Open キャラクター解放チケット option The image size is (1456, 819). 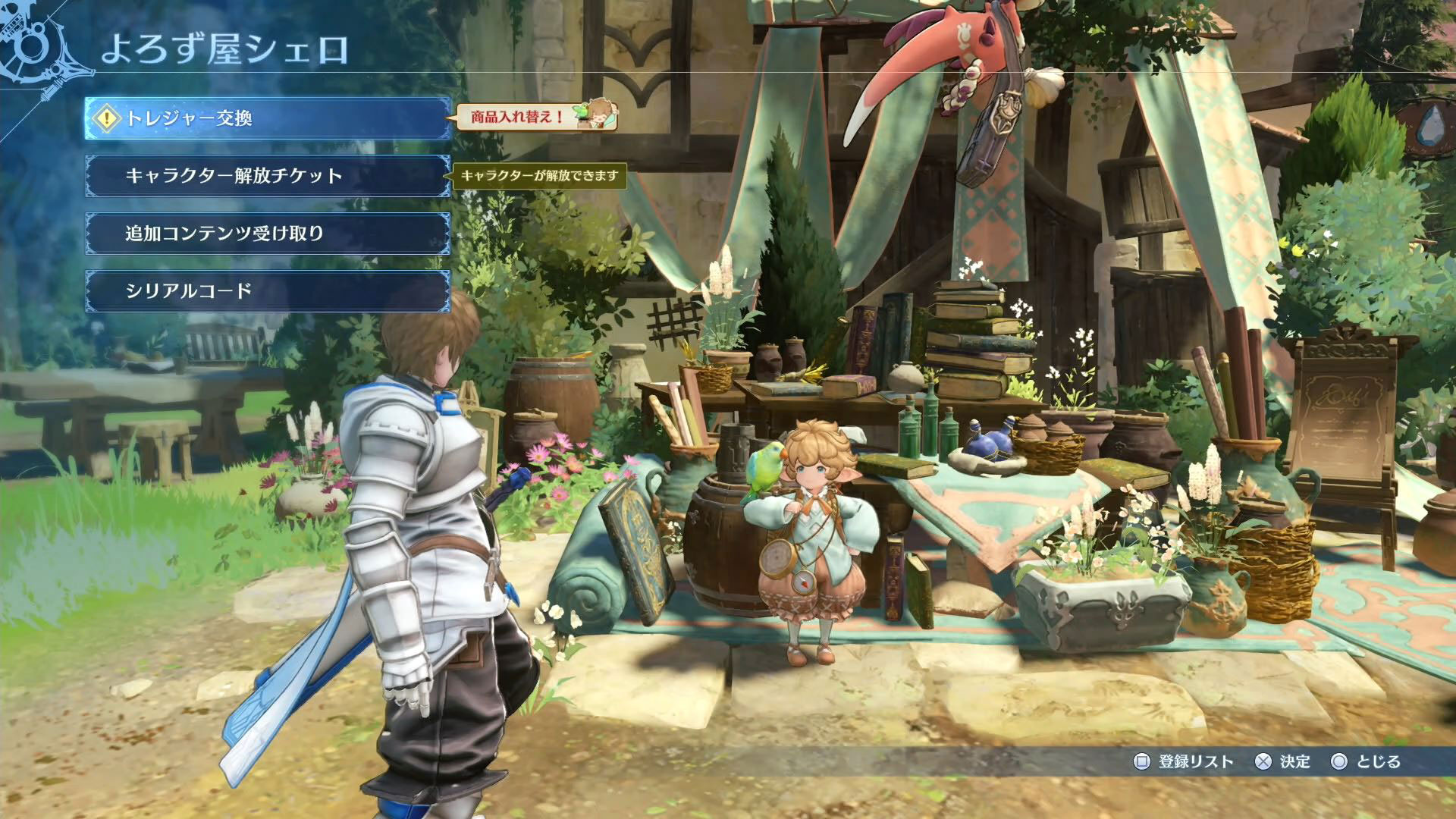268,176
